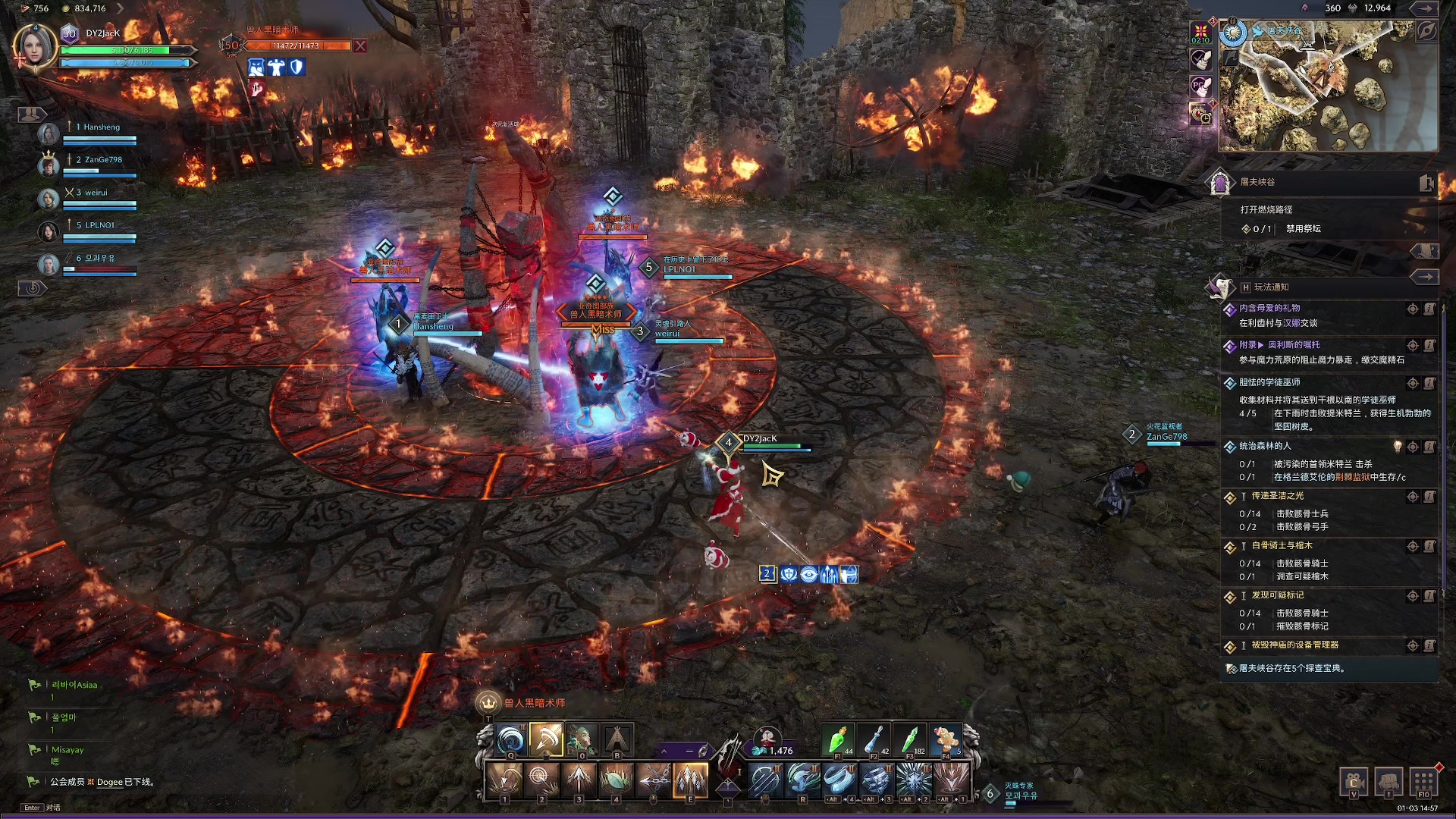This screenshot has width=1456, height=819.
Task: Close the targeted enemy's health frame
Action: click(360, 46)
